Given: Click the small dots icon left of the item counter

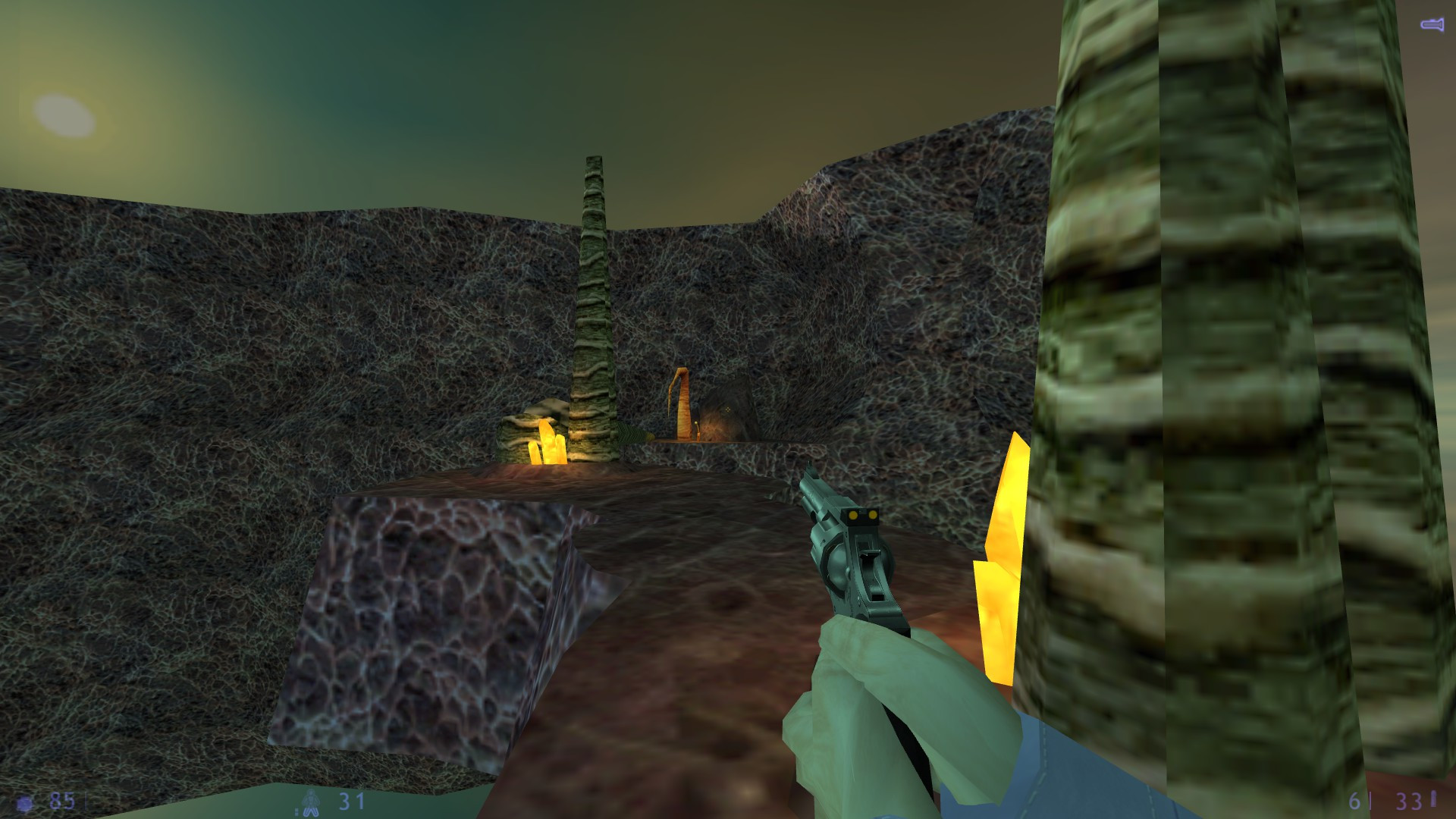Looking at the screenshot, I should pos(297,810).
